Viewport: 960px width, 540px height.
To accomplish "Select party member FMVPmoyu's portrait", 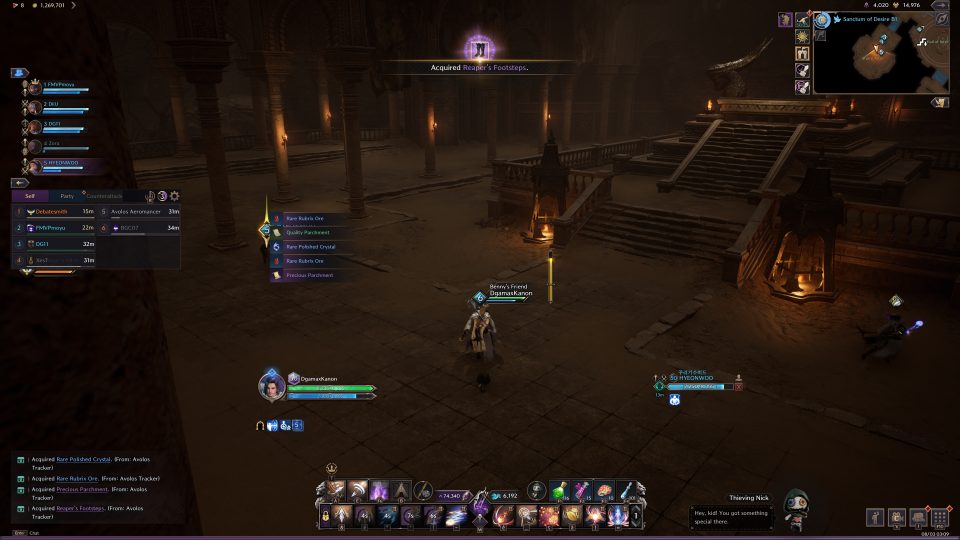I will click(35, 87).
